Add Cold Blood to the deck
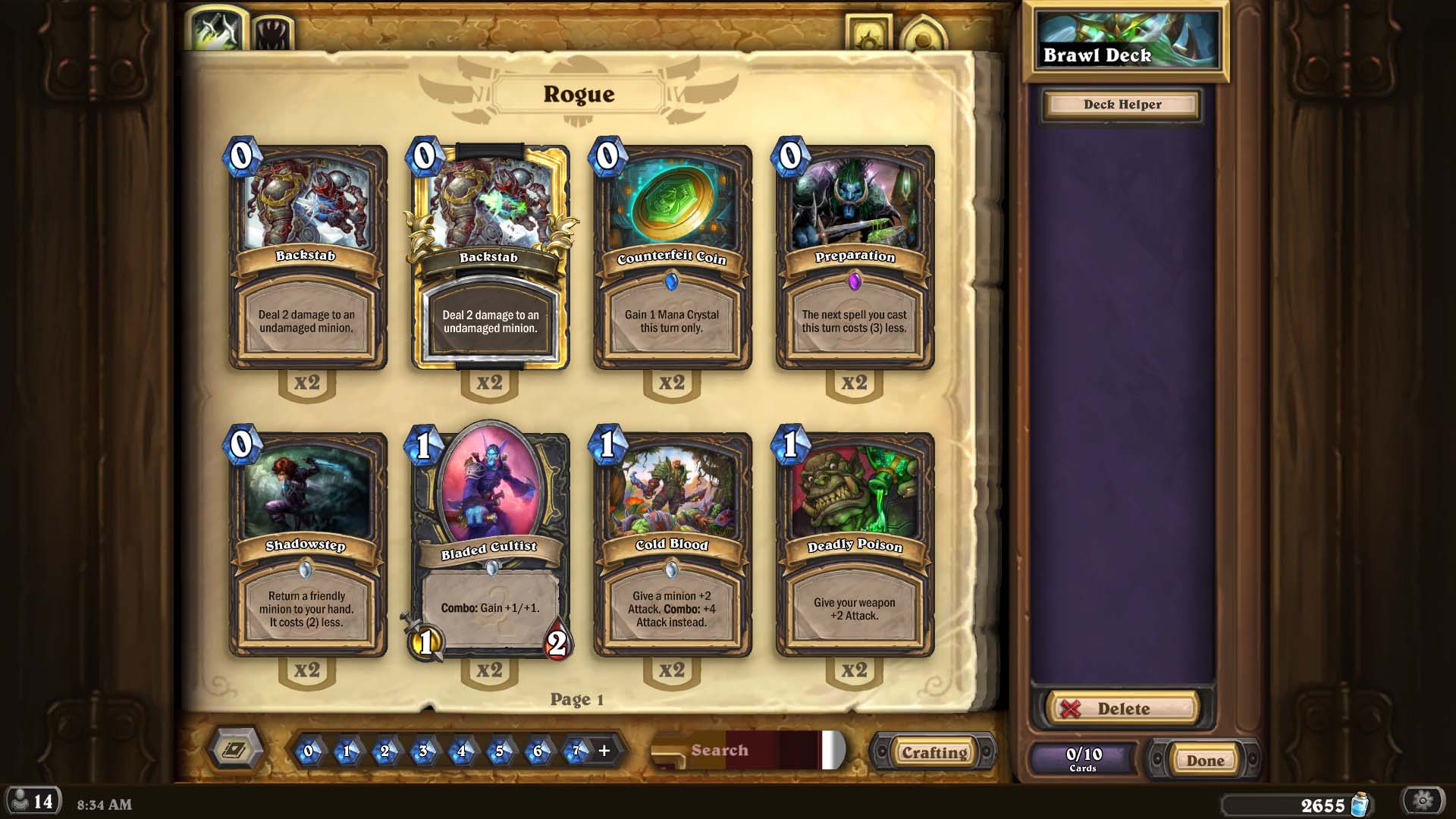 click(x=672, y=544)
